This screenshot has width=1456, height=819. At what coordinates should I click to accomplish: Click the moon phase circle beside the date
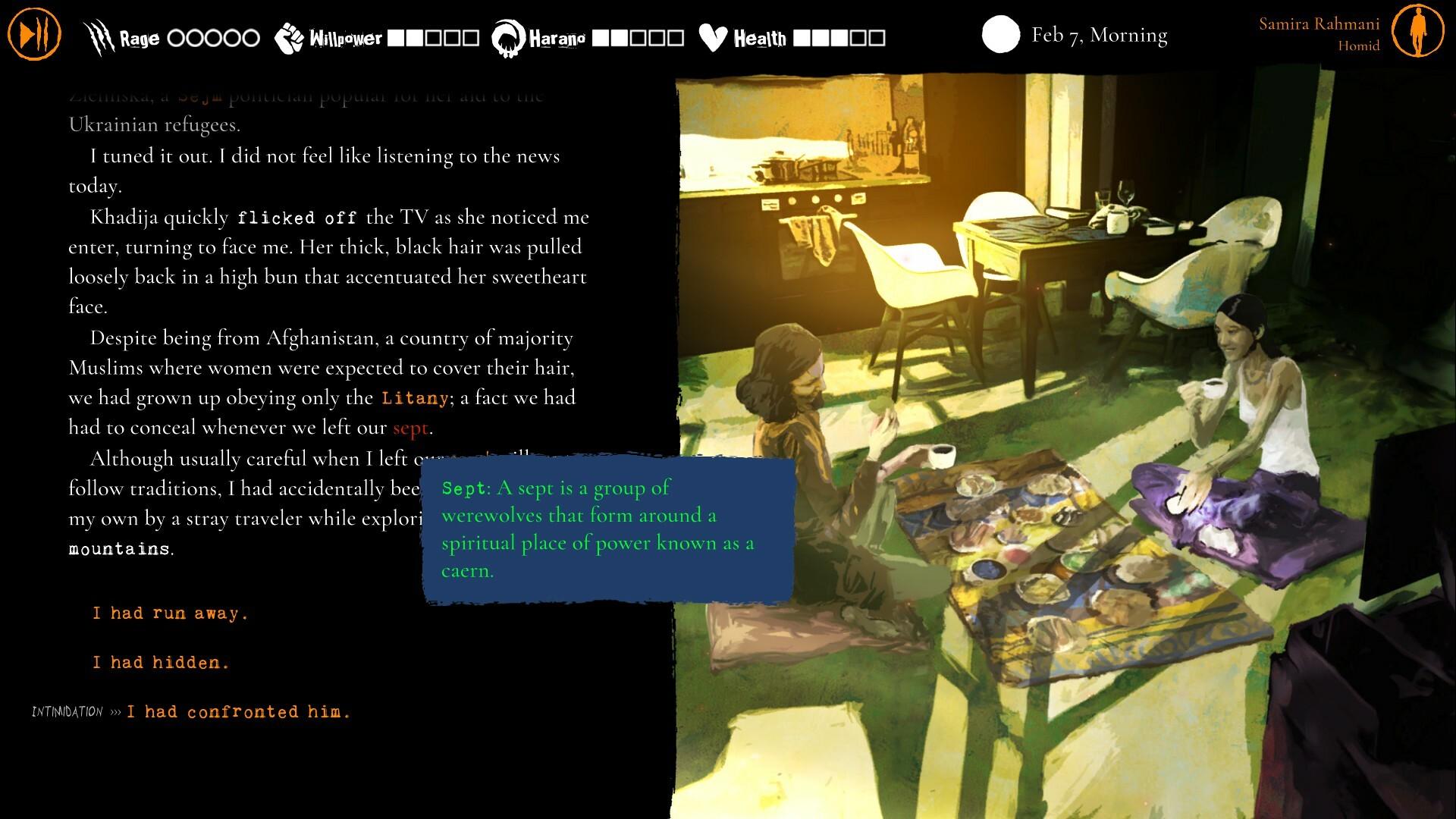pyautogui.click(x=1001, y=35)
